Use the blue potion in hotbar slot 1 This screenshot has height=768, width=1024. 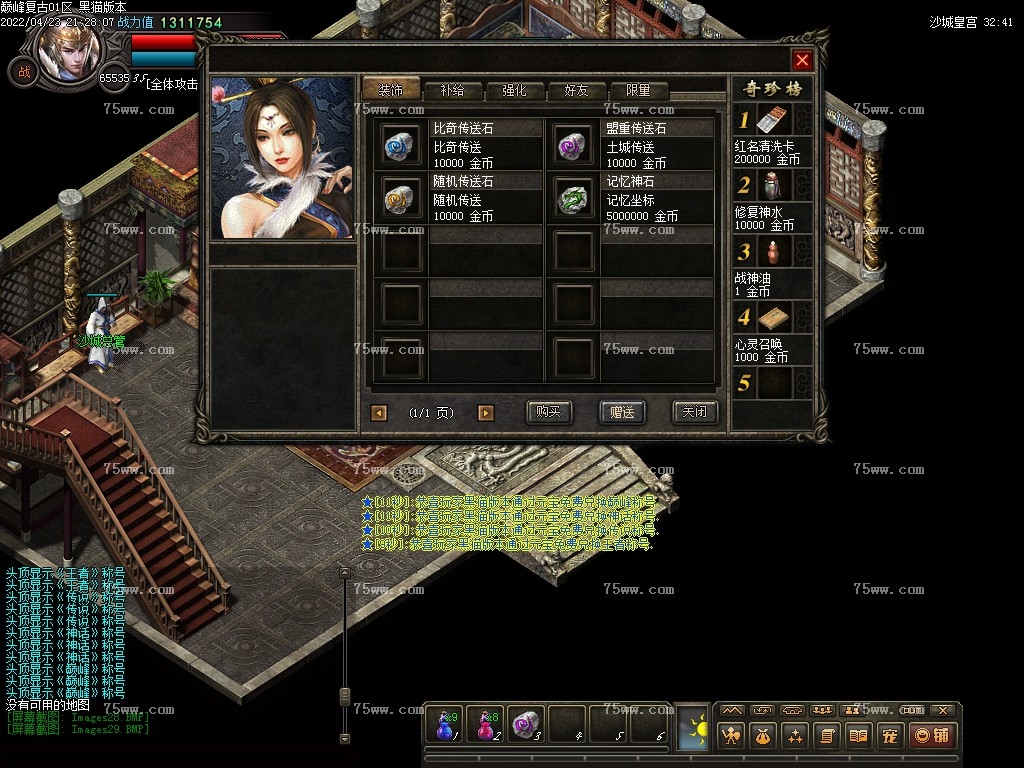pos(445,724)
